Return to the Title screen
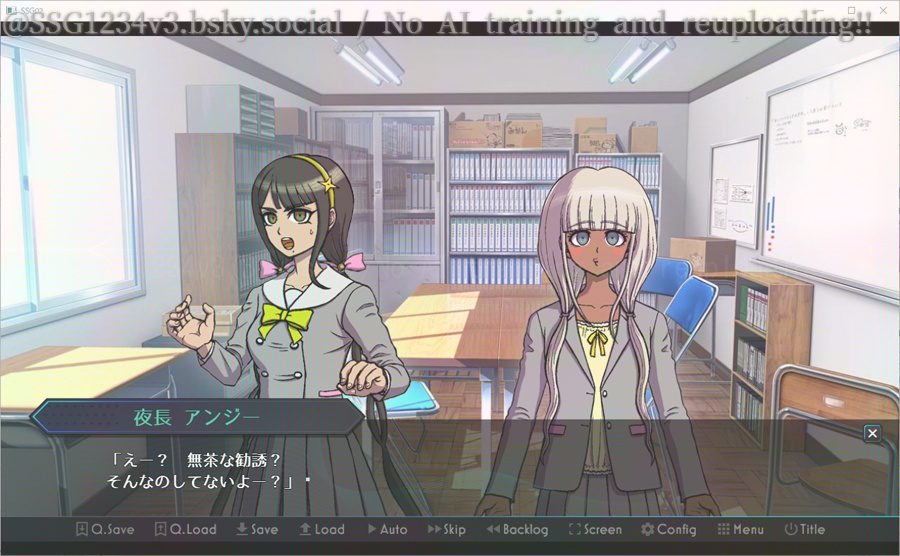This screenshot has width=900, height=556. (805, 530)
